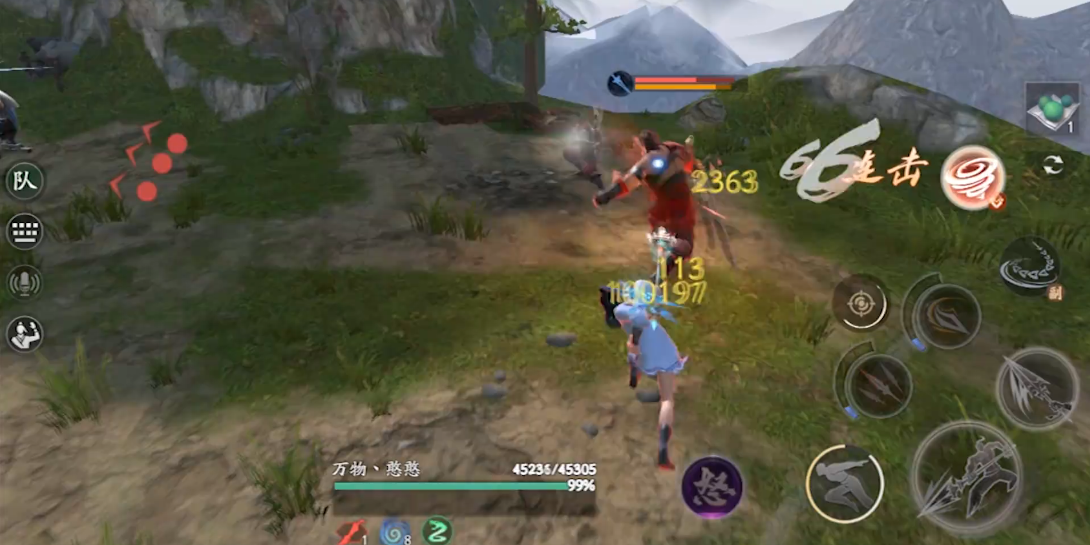1090x545 pixels.
Task: Select the green serpent buff icon
Action: pos(437,531)
